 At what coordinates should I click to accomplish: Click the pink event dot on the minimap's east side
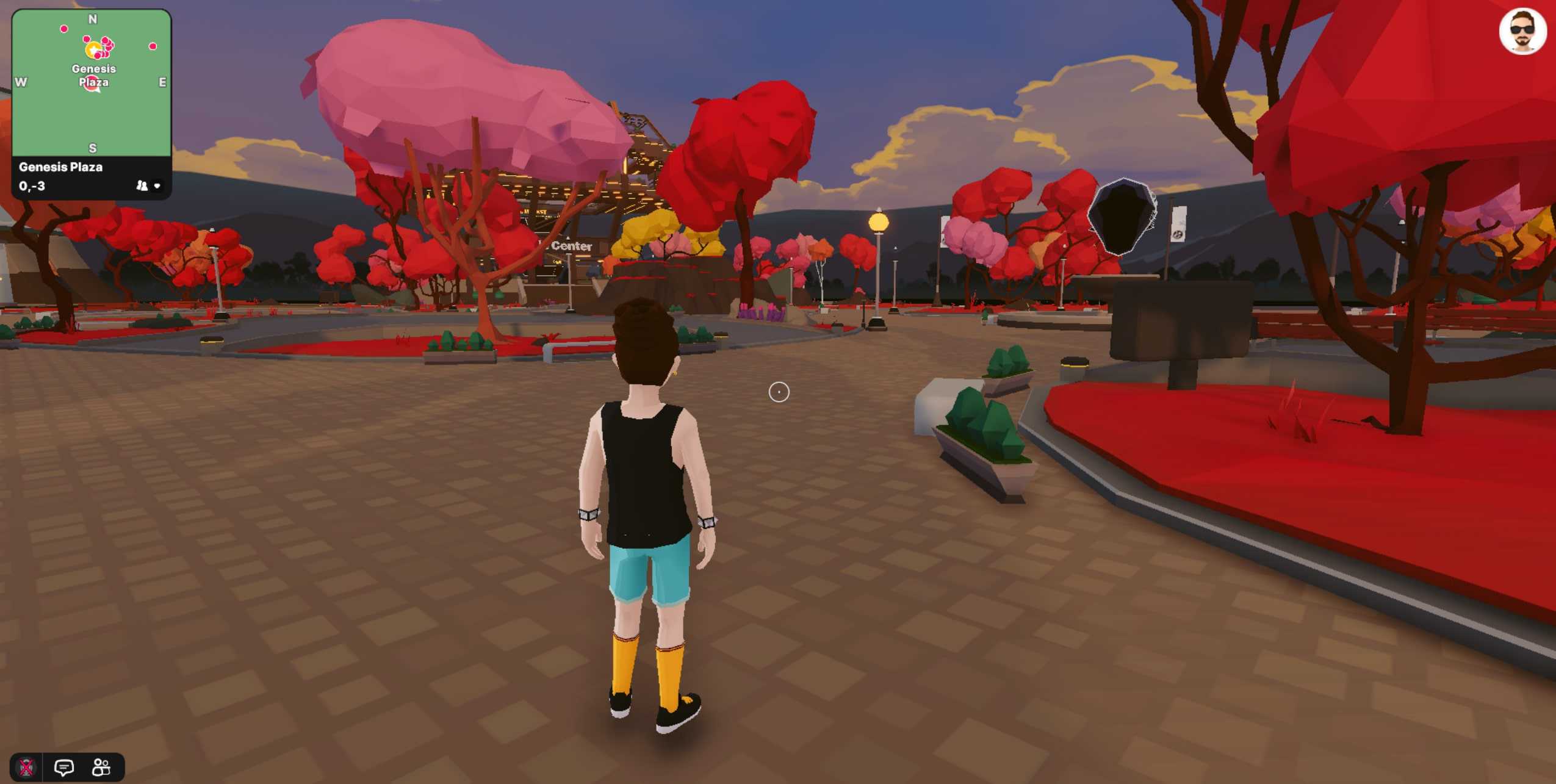[x=152, y=46]
